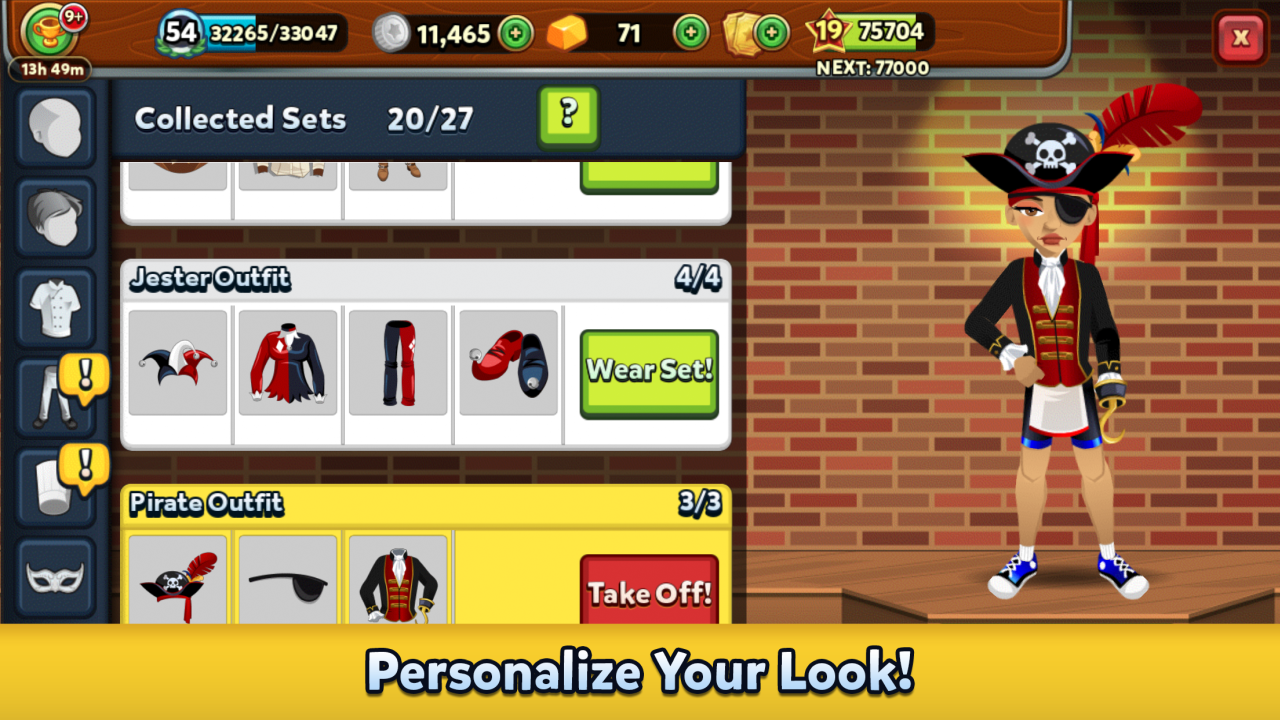Open Collected Sets help with question mark
The height and width of the screenshot is (720, 1280).
[x=568, y=118]
